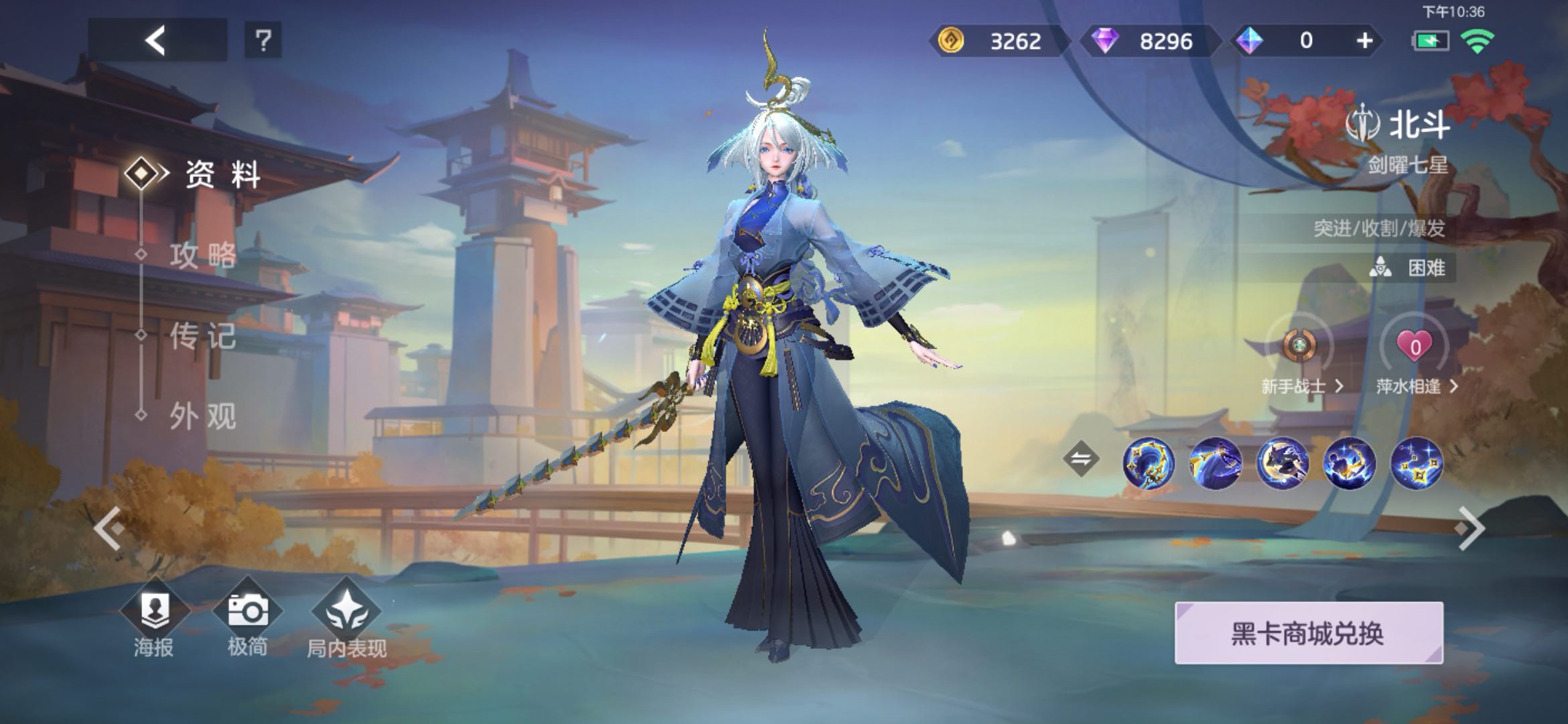This screenshot has width=1568, height=724.
Task: Switch to the previous hero
Action: click(109, 528)
